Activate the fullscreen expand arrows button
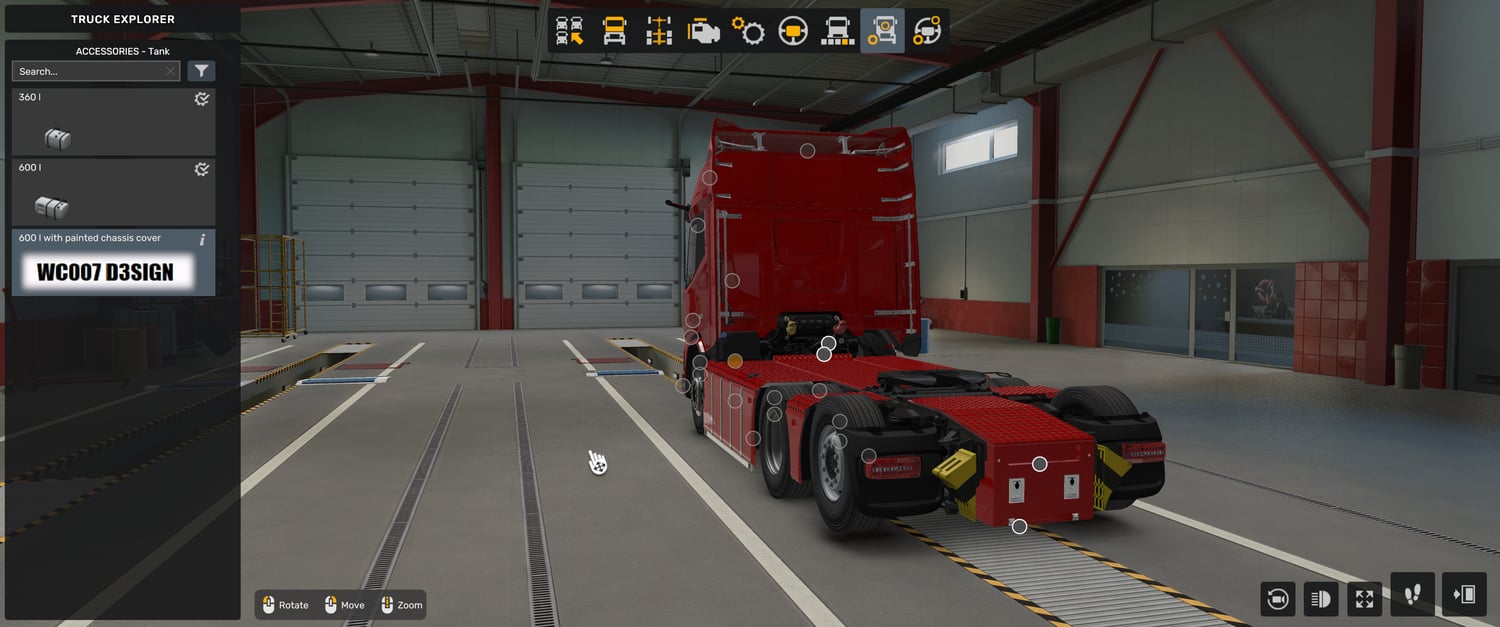 (1365, 599)
